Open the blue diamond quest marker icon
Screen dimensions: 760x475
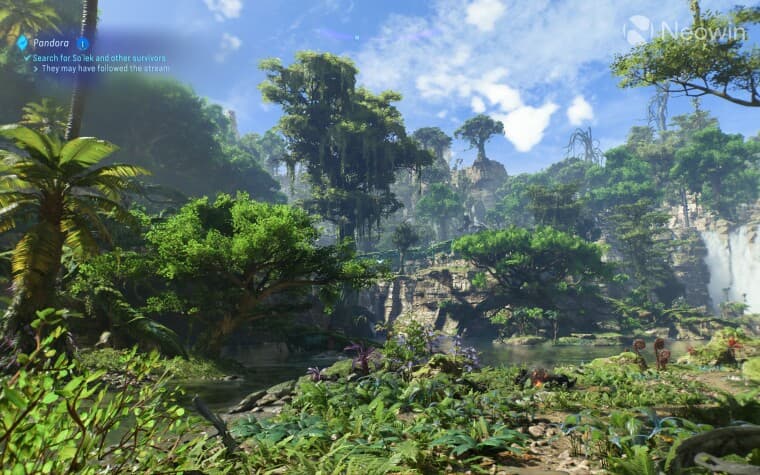pyautogui.click(x=22, y=43)
